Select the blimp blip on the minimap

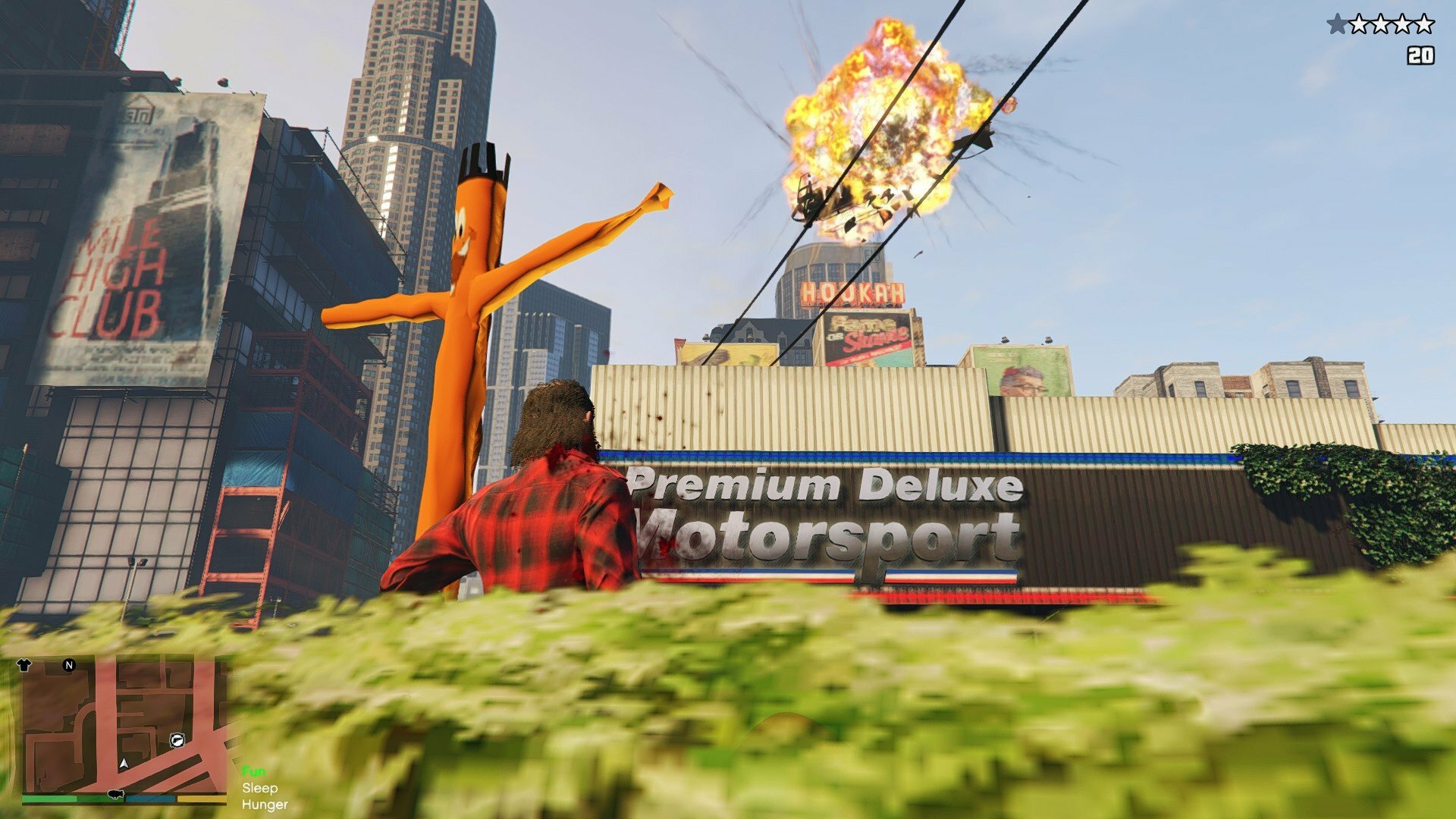115,794
